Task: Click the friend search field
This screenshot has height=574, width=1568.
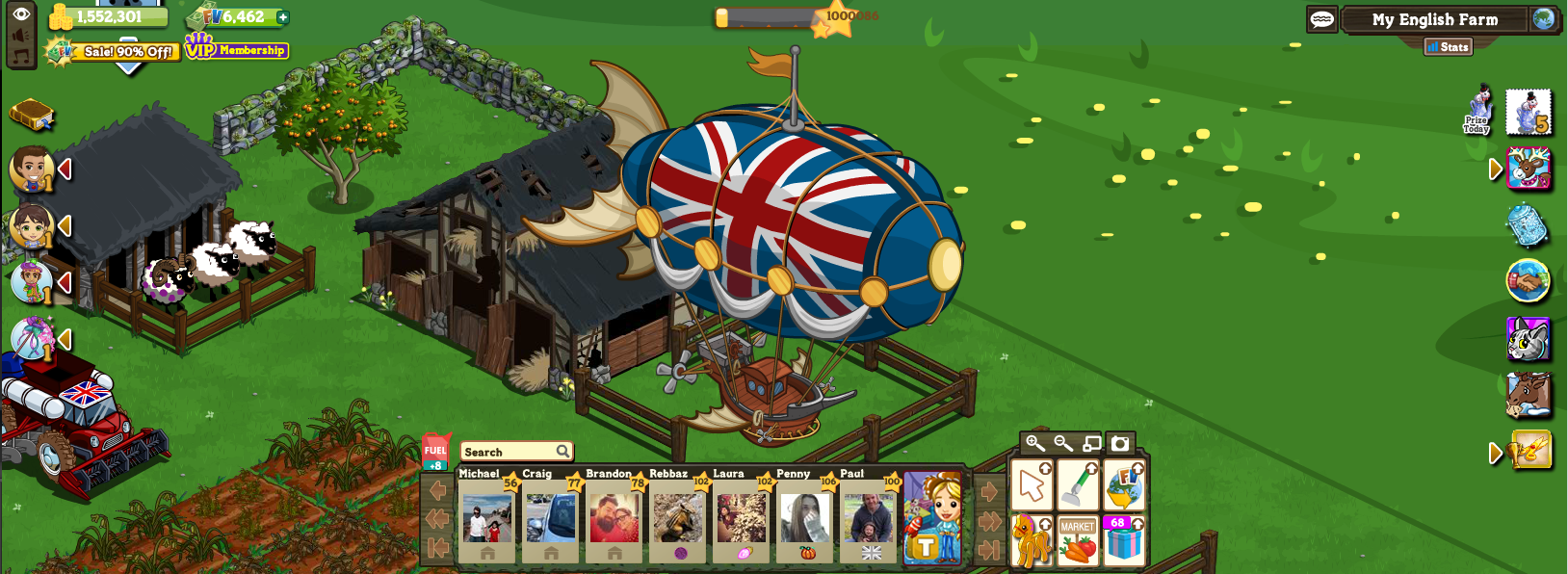Action: click(509, 452)
